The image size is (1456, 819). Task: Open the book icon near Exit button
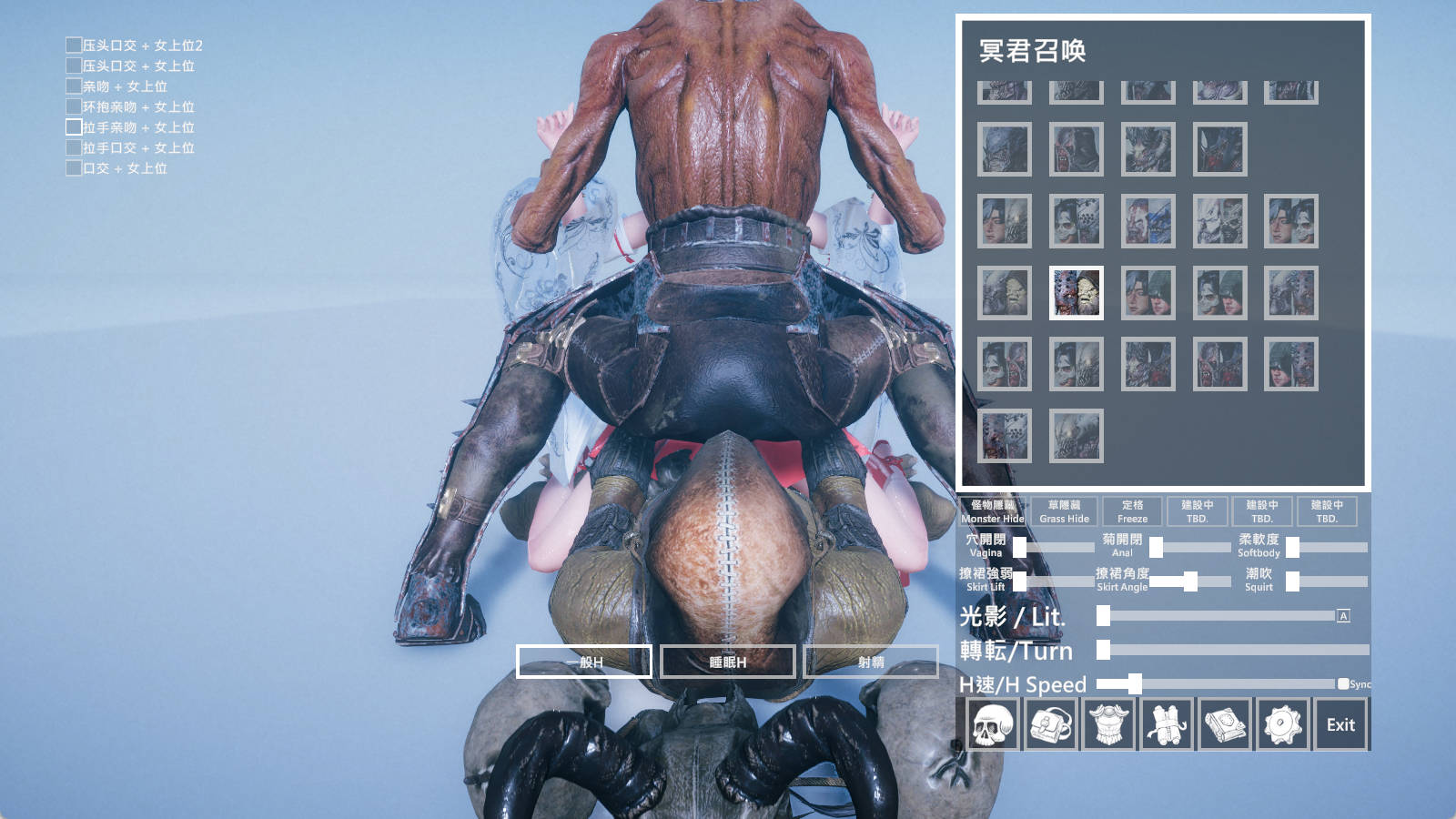tap(1227, 723)
